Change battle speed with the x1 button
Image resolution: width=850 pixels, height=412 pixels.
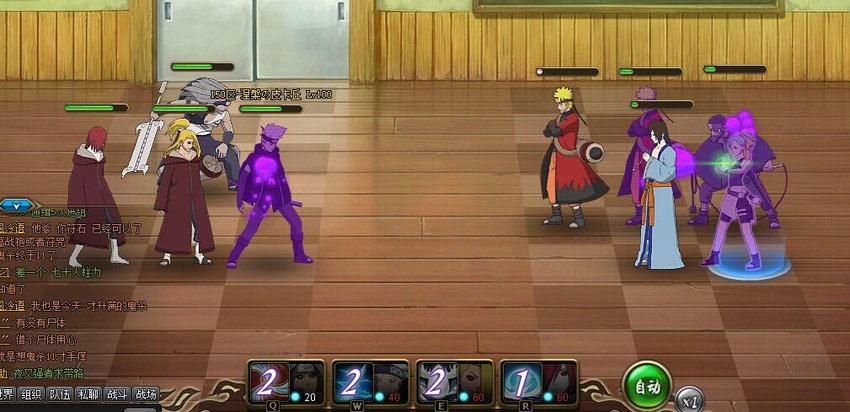coord(688,399)
